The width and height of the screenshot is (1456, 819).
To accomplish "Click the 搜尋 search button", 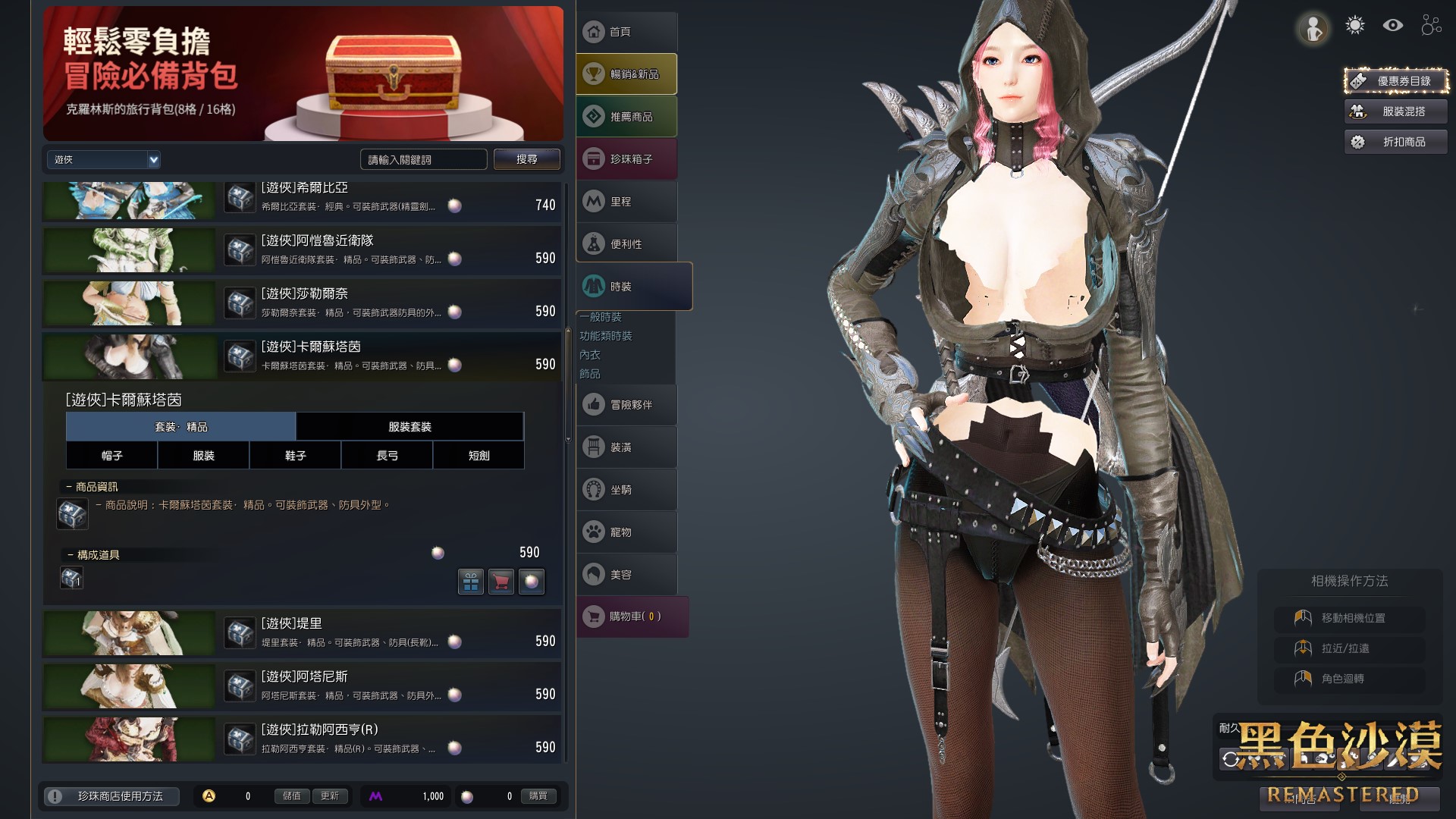I will 526,159.
